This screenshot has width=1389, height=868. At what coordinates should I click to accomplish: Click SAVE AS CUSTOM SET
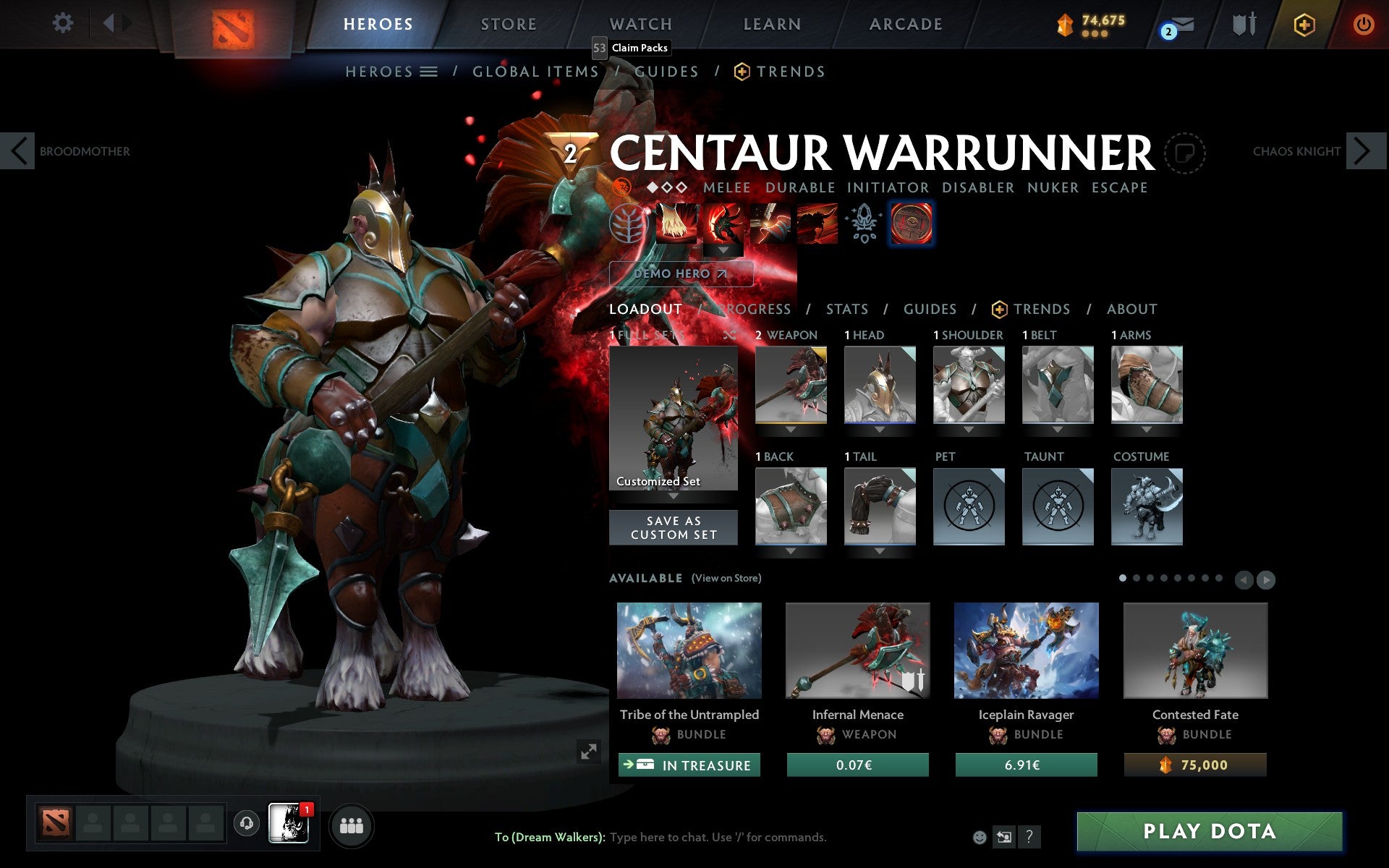(x=674, y=527)
